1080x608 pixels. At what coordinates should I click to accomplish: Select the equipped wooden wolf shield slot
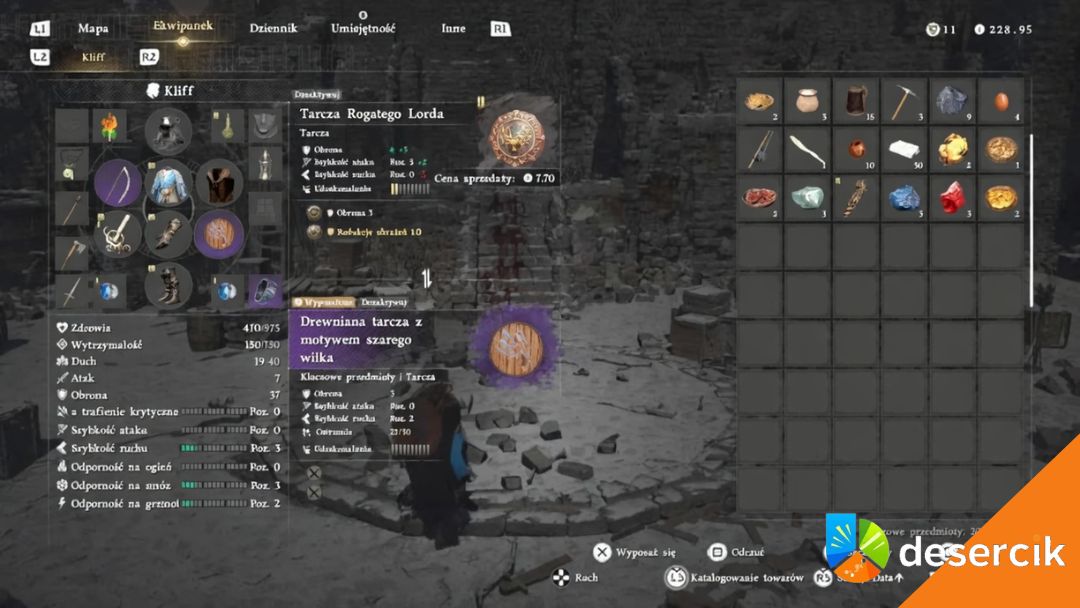tap(219, 235)
